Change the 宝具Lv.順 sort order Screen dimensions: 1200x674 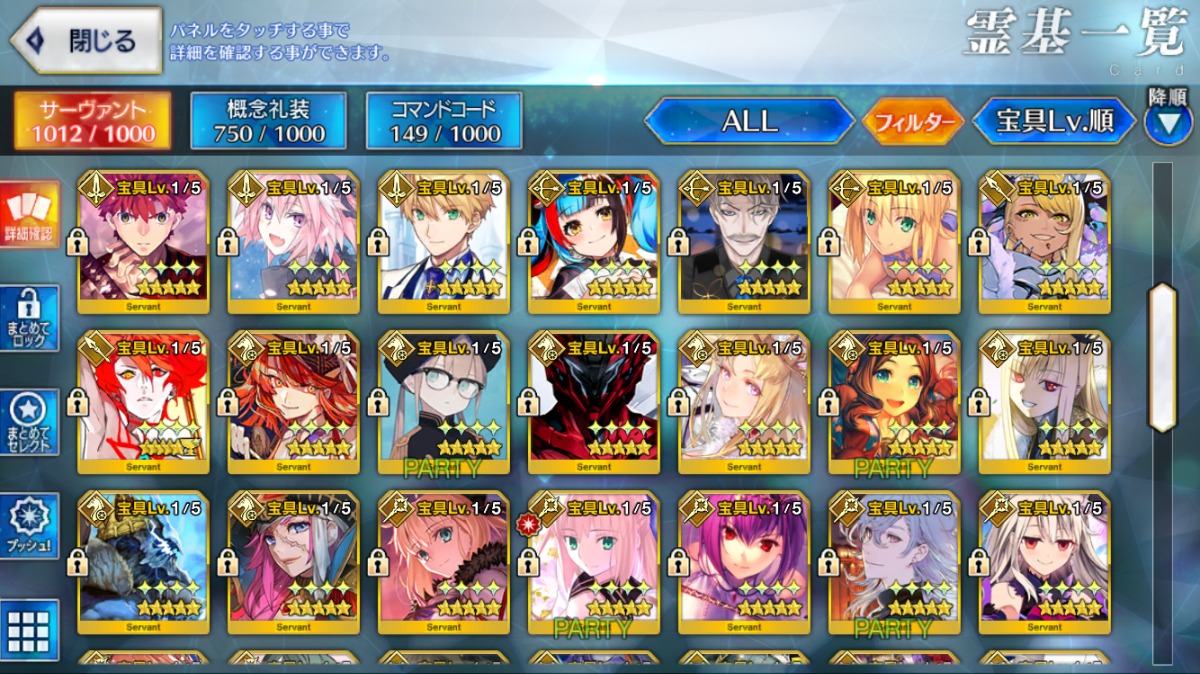tap(1054, 122)
